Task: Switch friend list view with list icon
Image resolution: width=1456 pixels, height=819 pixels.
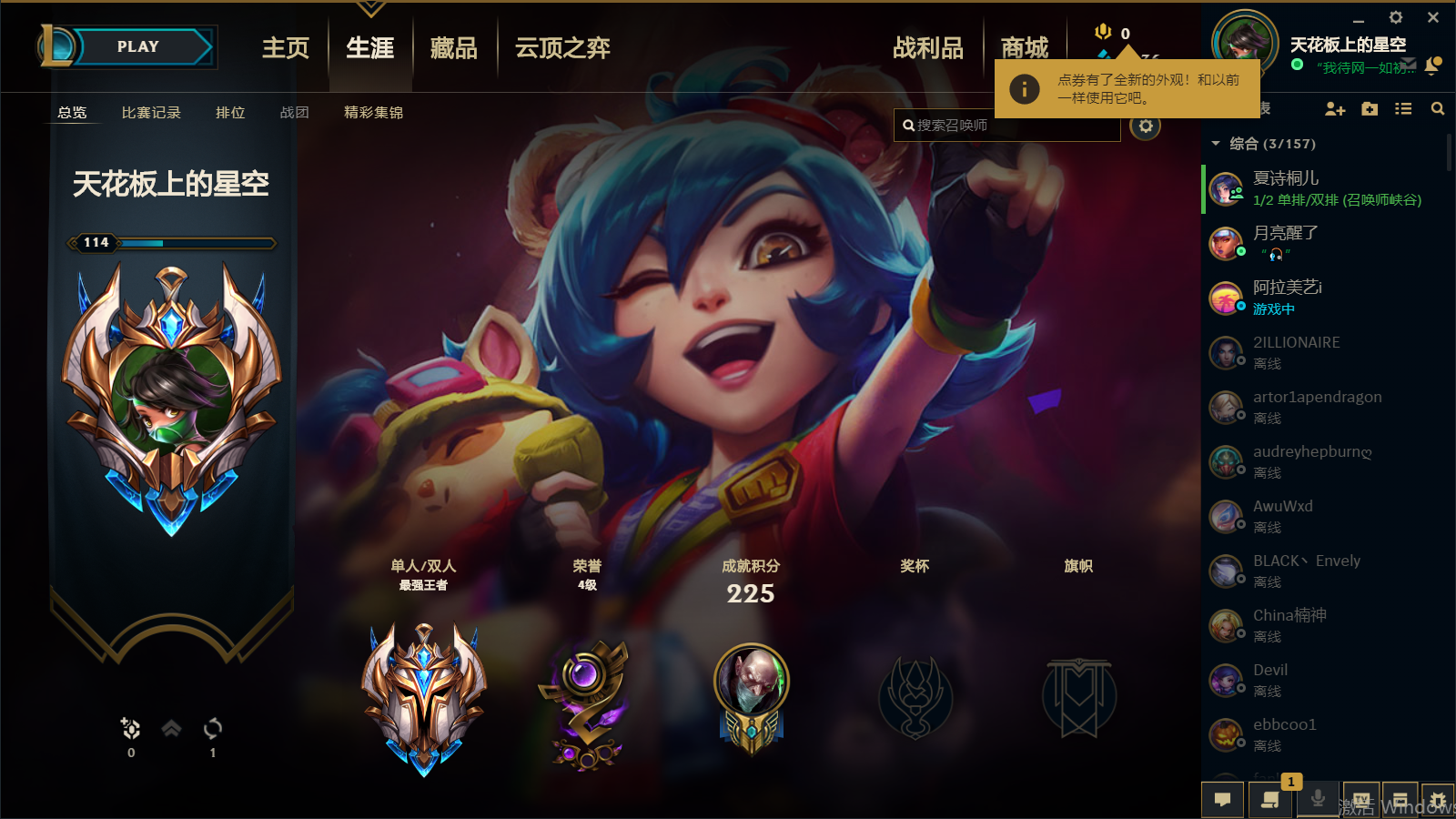Action: tap(1402, 108)
